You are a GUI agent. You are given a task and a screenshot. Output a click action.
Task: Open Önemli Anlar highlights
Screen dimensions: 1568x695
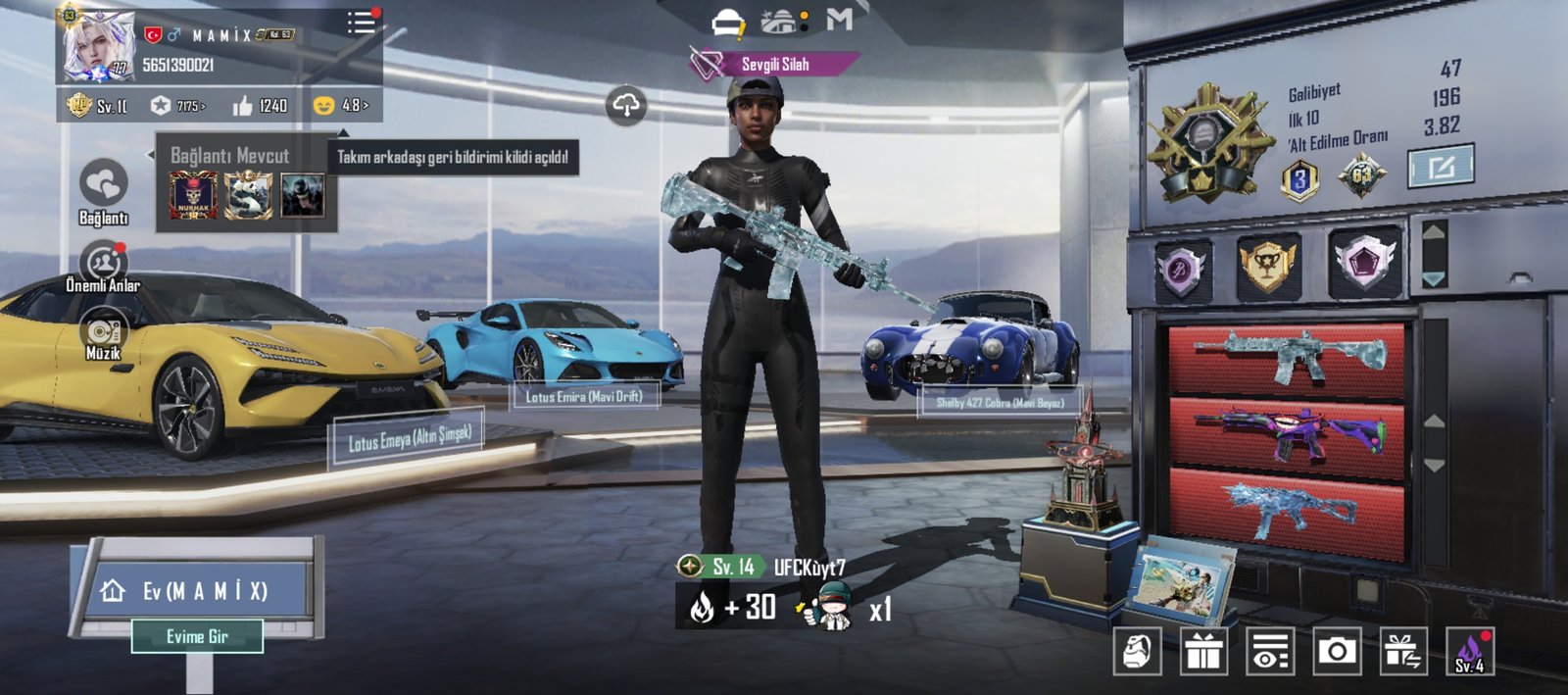102,265
